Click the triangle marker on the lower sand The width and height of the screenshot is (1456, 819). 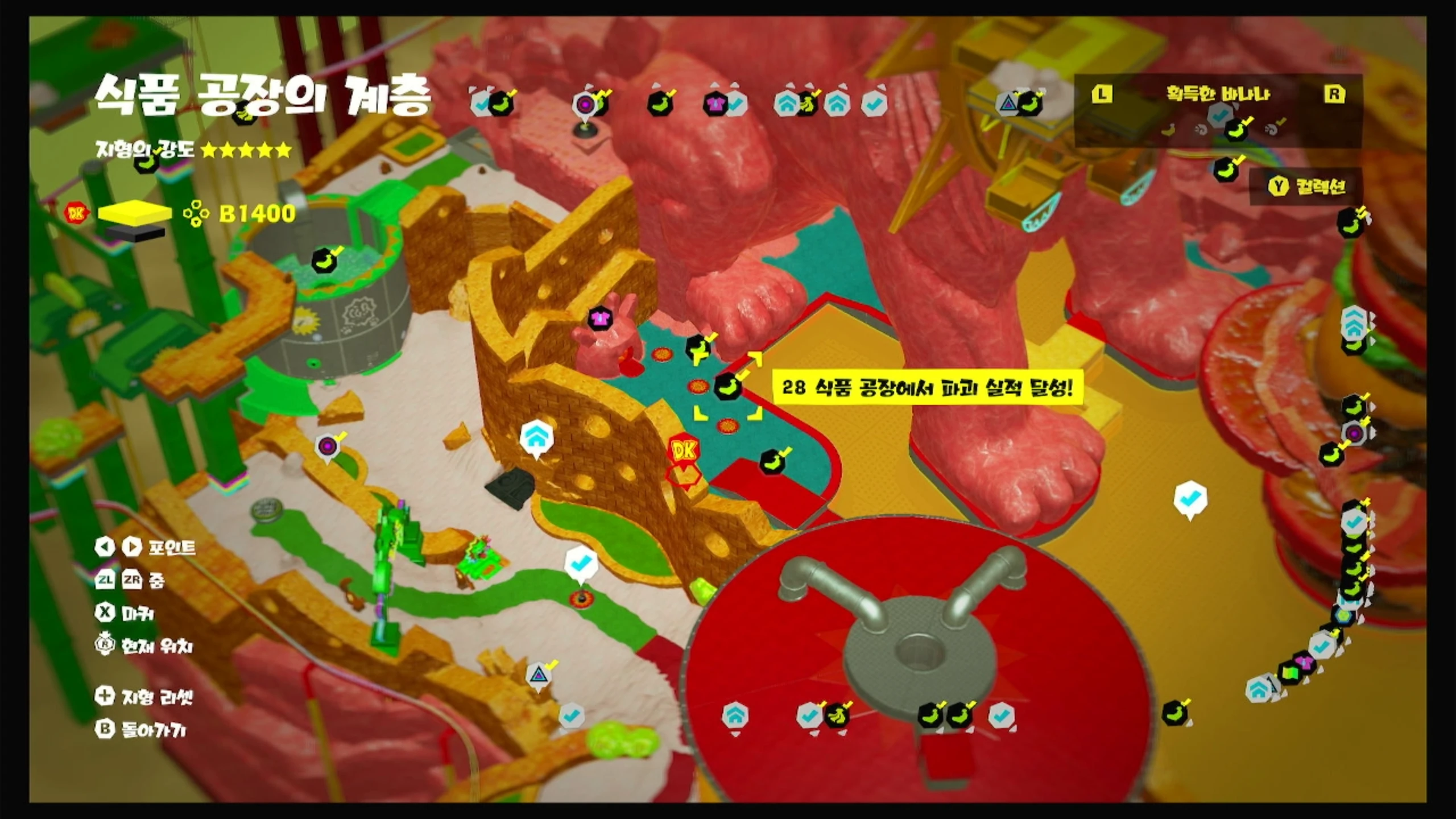[x=537, y=675]
